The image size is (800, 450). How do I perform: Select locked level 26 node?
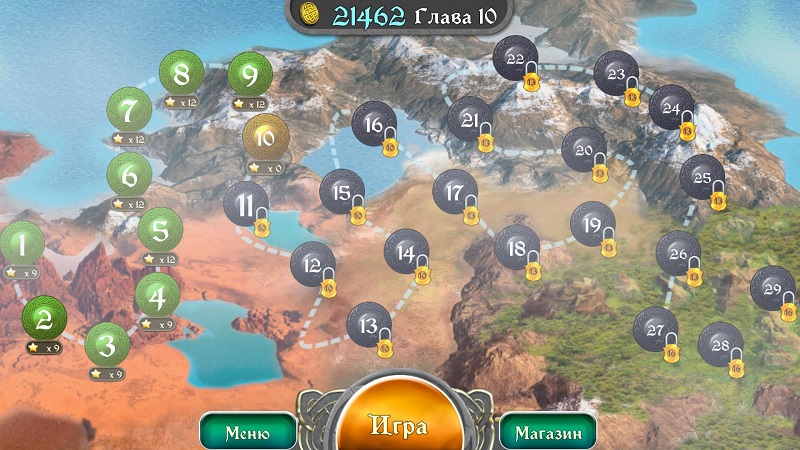click(x=678, y=253)
